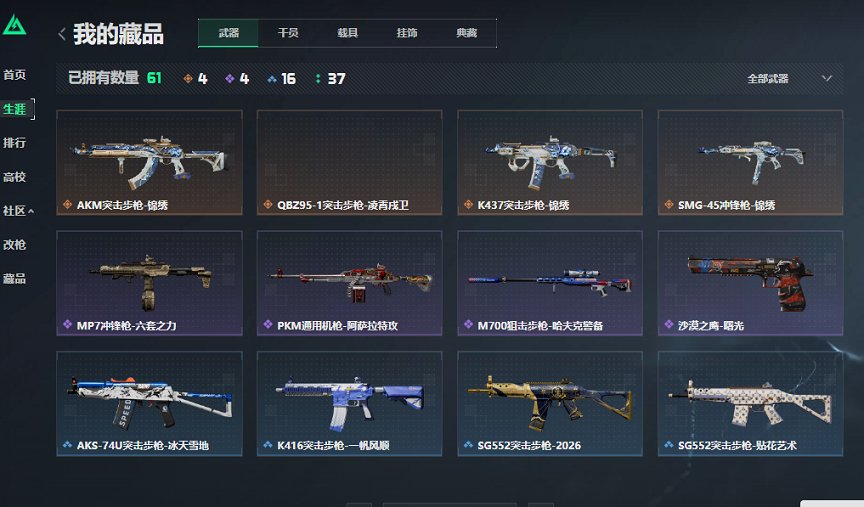Viewport: 864px width, 507px height.
Task: Choose the SMG-45冲锋枪-锦绣 skin card
Action: pyautogui.click(x=750, y=162)
